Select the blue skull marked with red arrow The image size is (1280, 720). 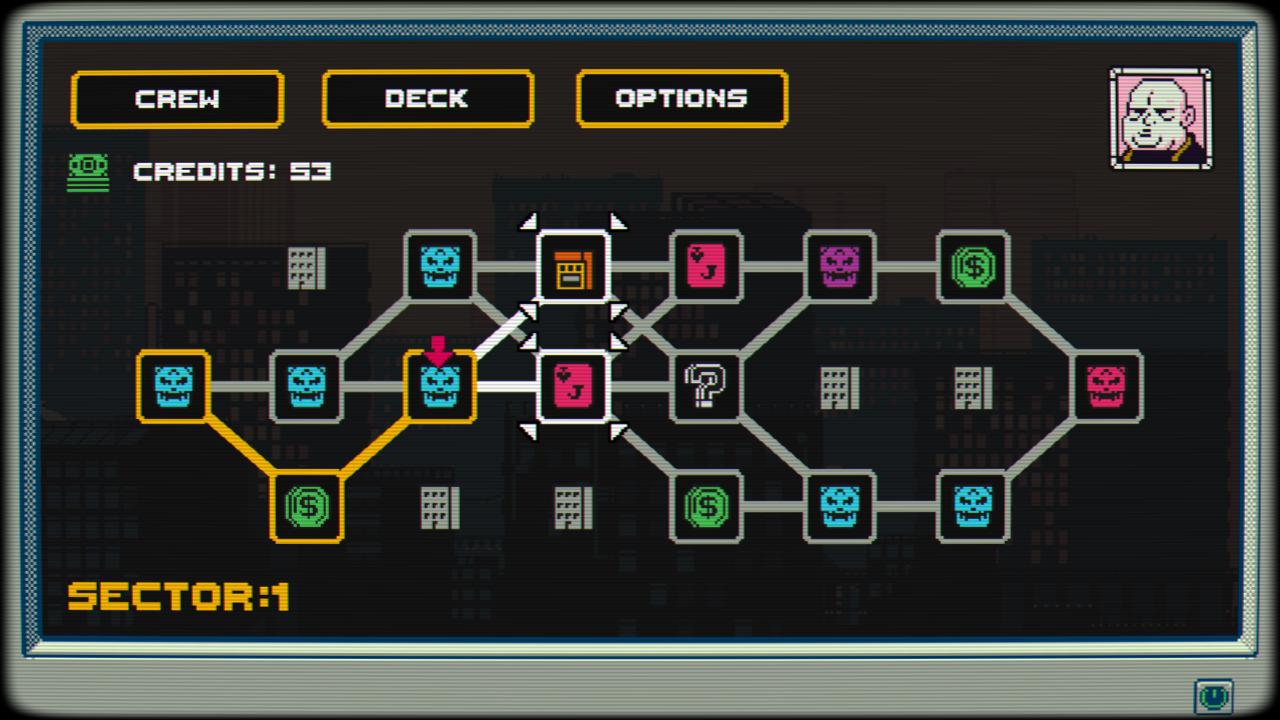(440, 388)
